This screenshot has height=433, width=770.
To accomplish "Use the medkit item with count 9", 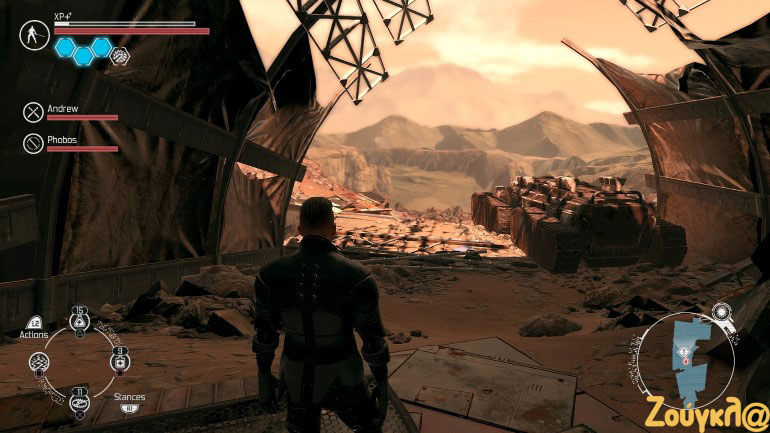I will (119, 360).
